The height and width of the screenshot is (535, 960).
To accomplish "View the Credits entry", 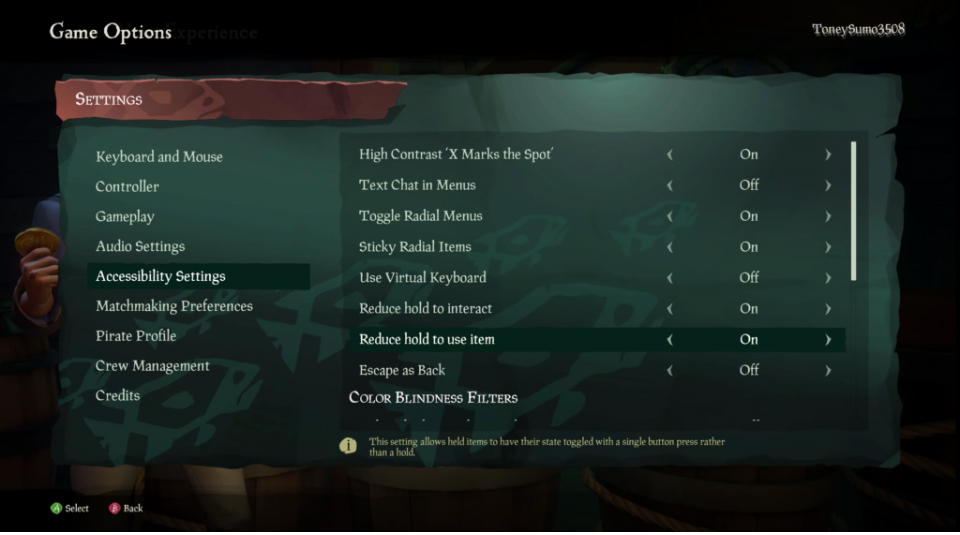I will (118, 396).
